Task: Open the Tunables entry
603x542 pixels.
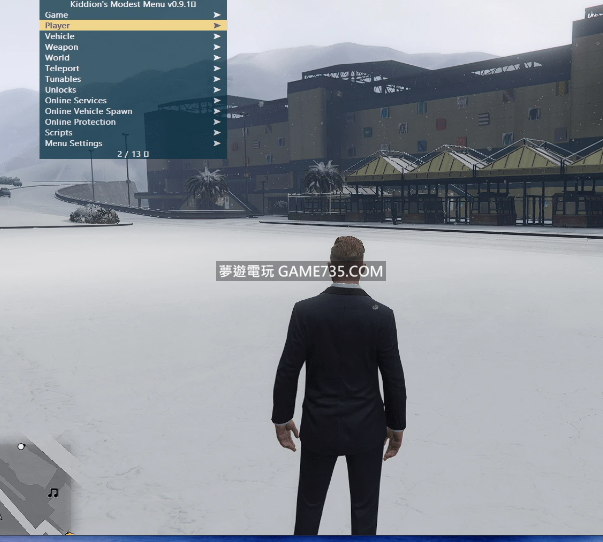Action: pos(63,79)
